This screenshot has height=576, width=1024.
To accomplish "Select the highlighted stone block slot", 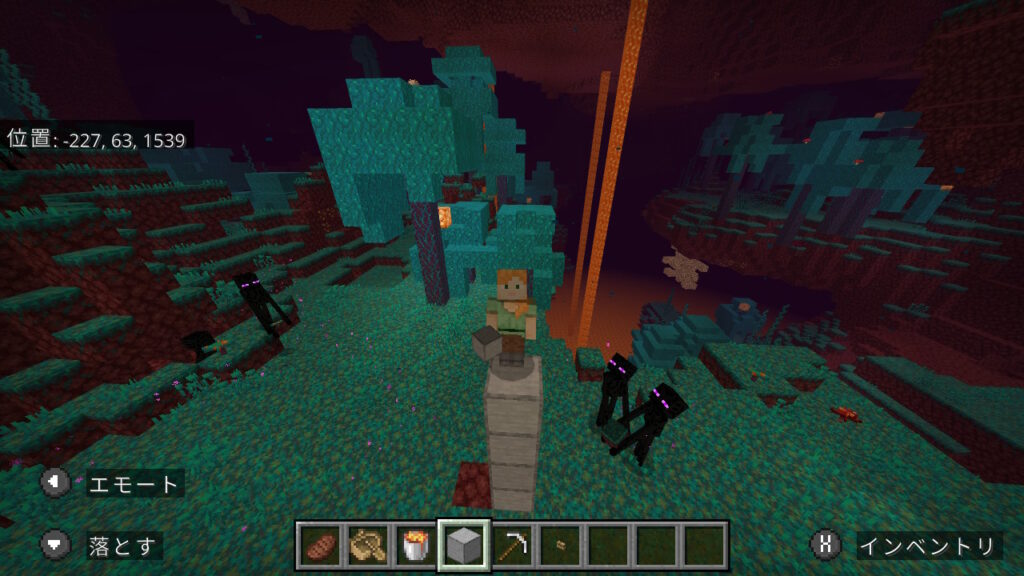I will pos(463,546).
